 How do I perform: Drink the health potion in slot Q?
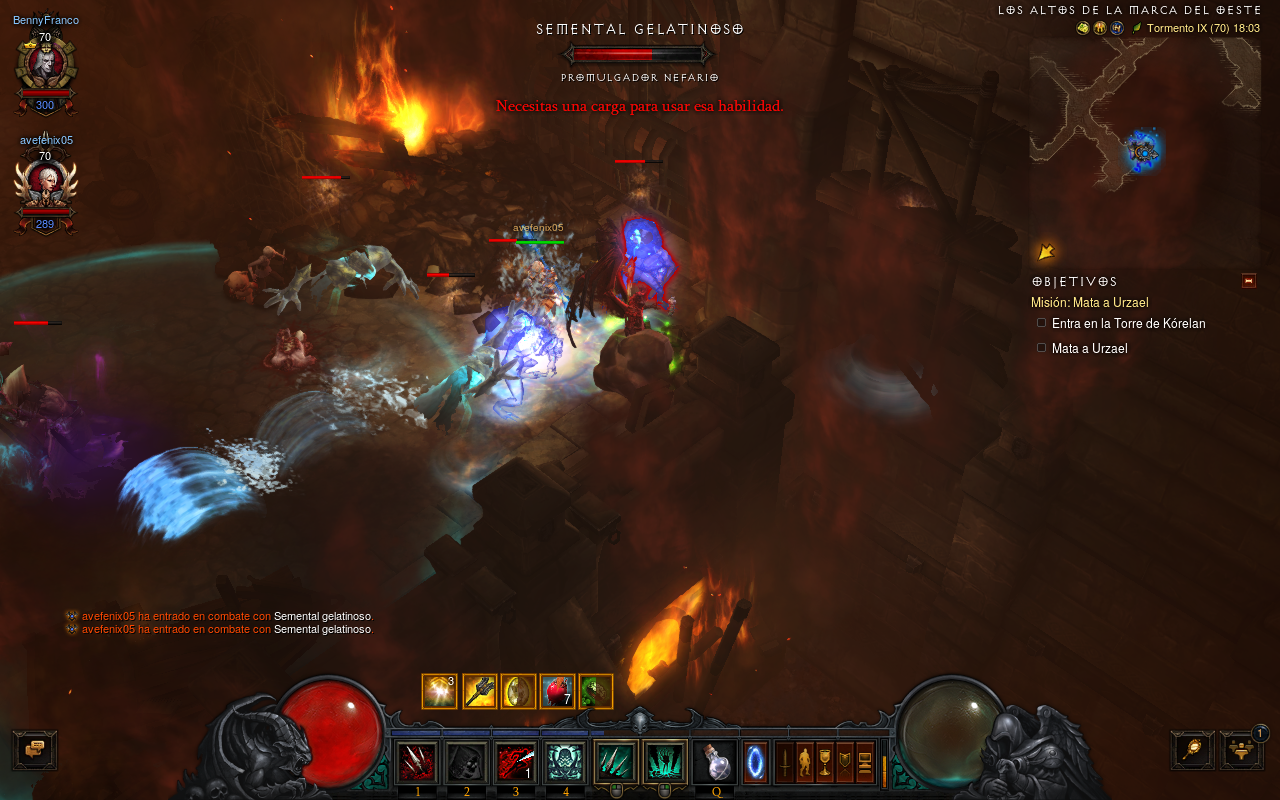click(x=716, y=763)
